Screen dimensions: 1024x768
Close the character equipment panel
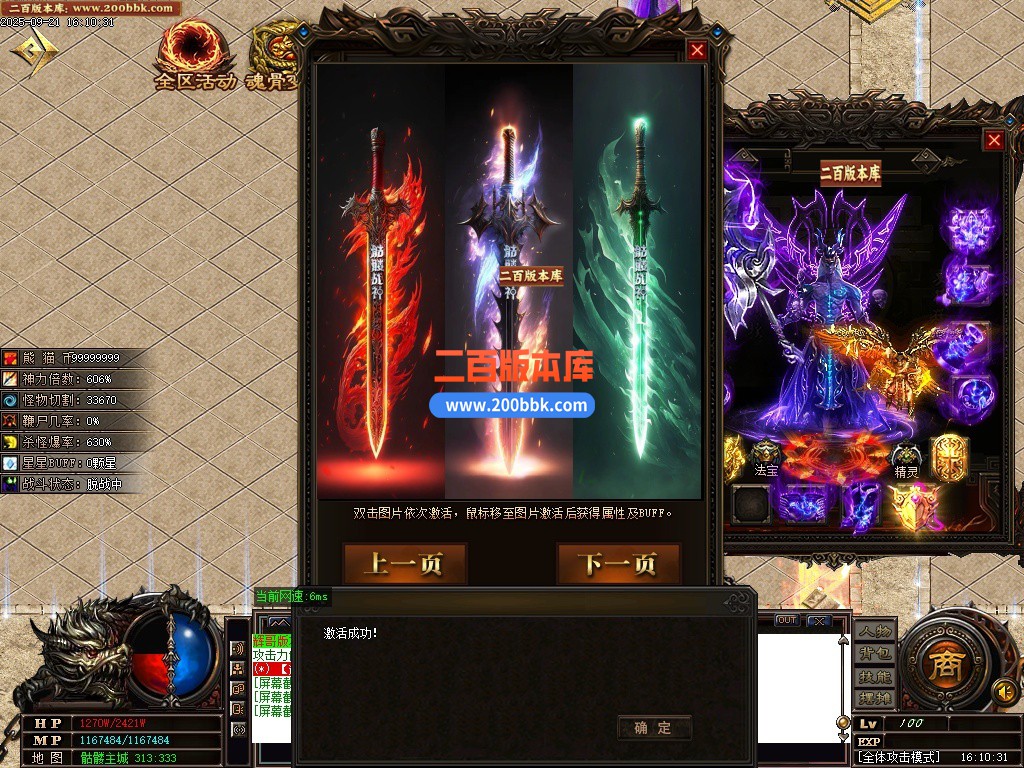(993, 141)
